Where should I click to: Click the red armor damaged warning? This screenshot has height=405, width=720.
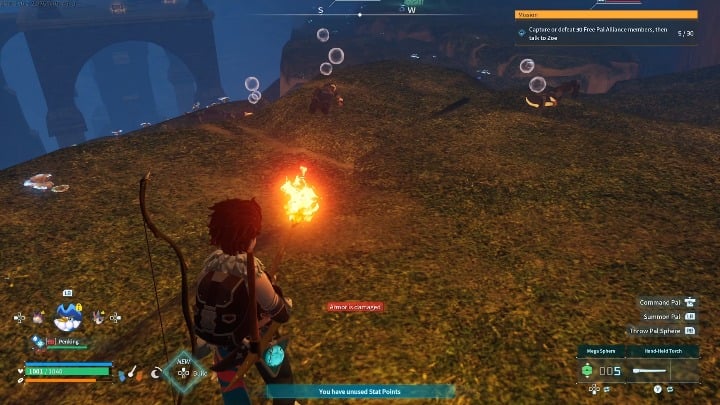pyautogui.click(x=355, y=307)
